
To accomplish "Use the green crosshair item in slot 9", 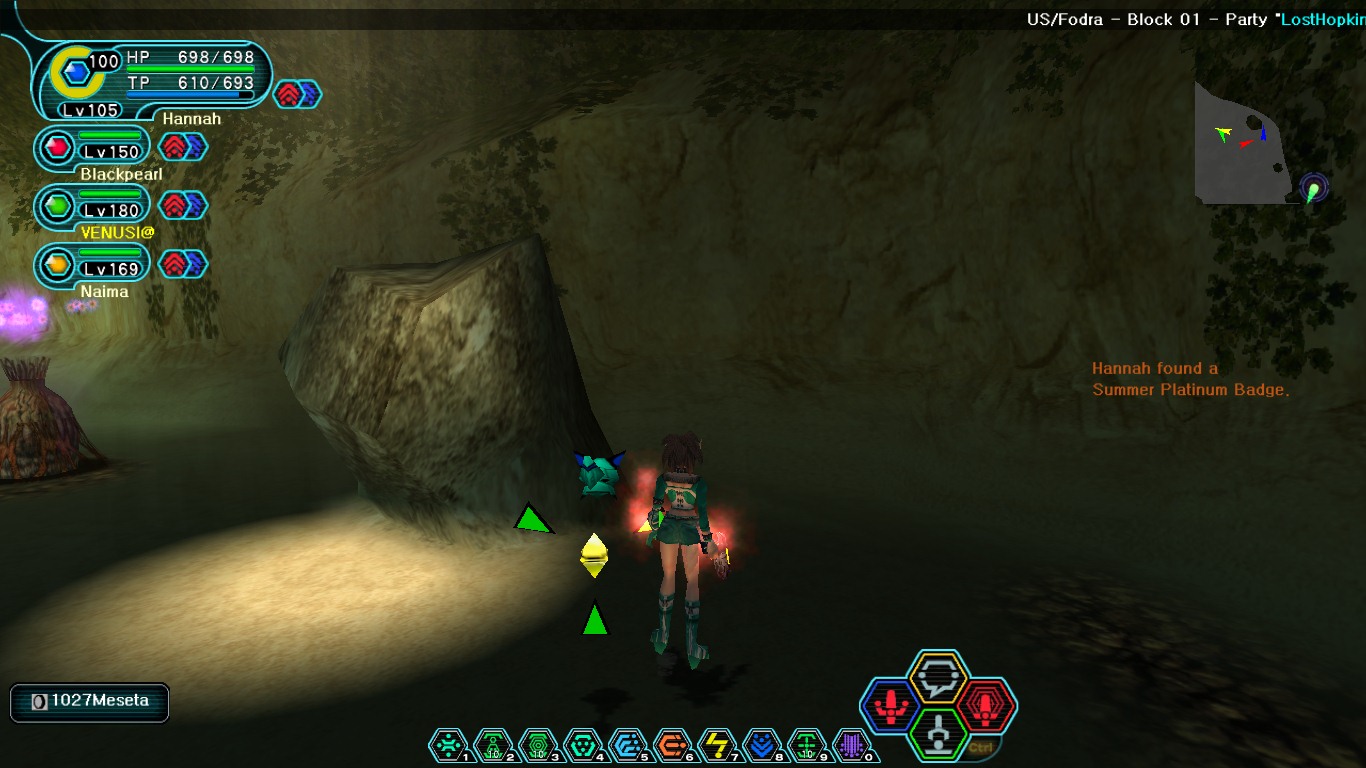I will [x=807, y=744].
